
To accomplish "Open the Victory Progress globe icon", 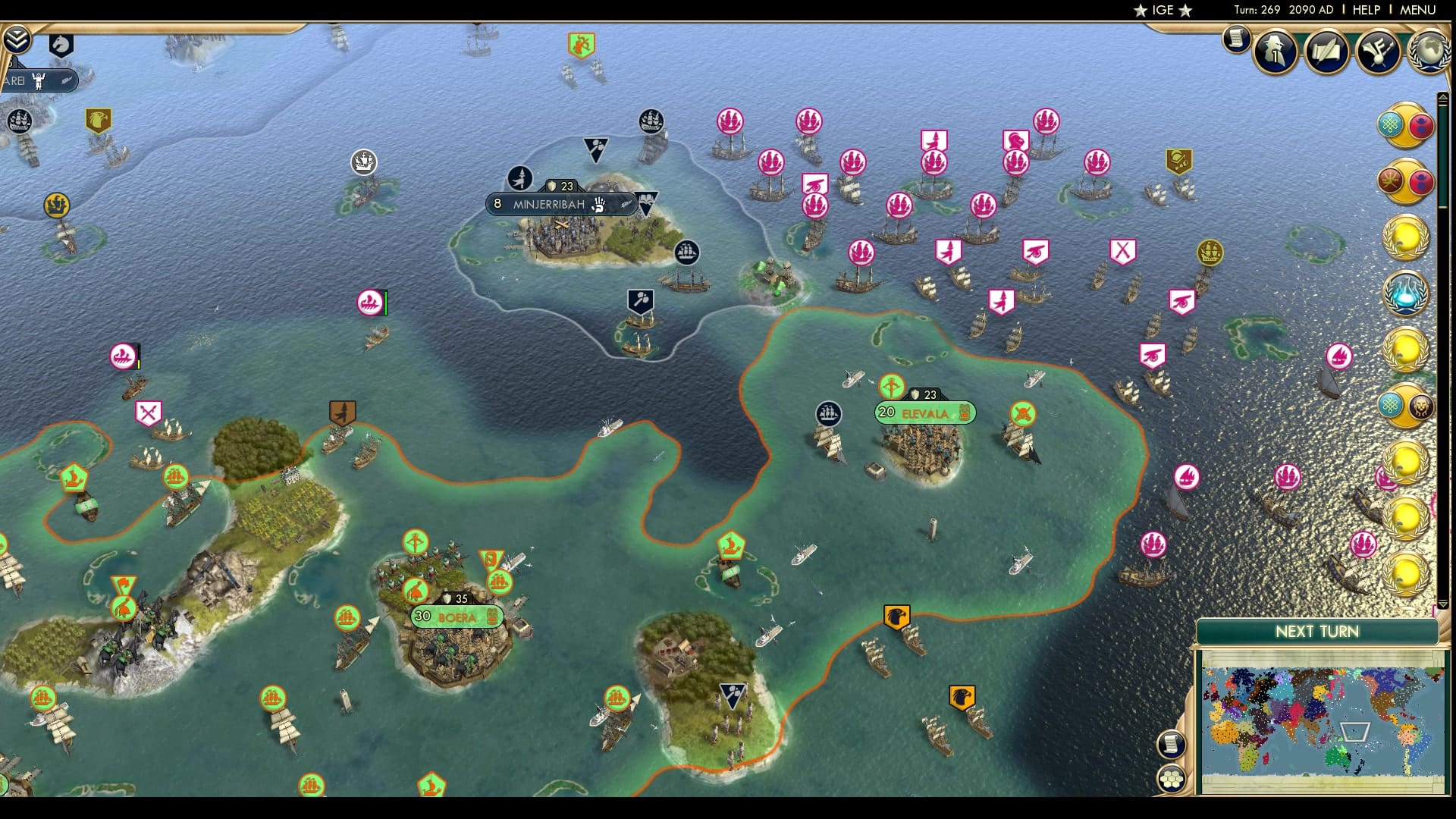I will [1429, 52].
